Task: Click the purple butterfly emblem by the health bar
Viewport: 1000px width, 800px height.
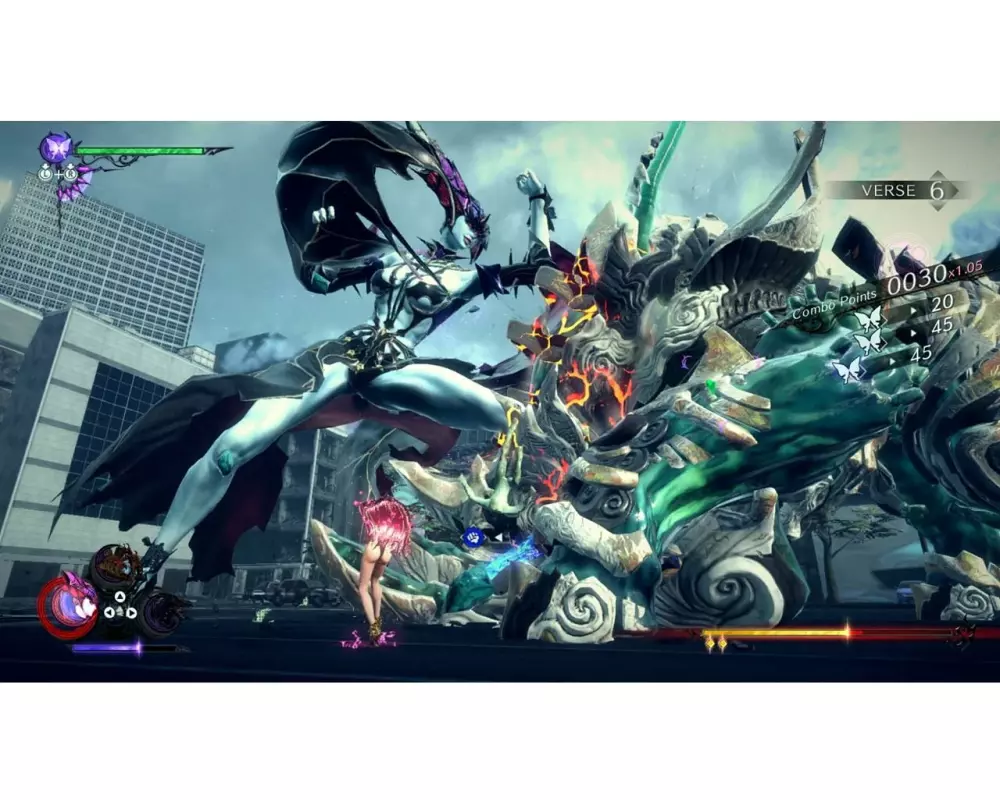Action: click(55, 148)
